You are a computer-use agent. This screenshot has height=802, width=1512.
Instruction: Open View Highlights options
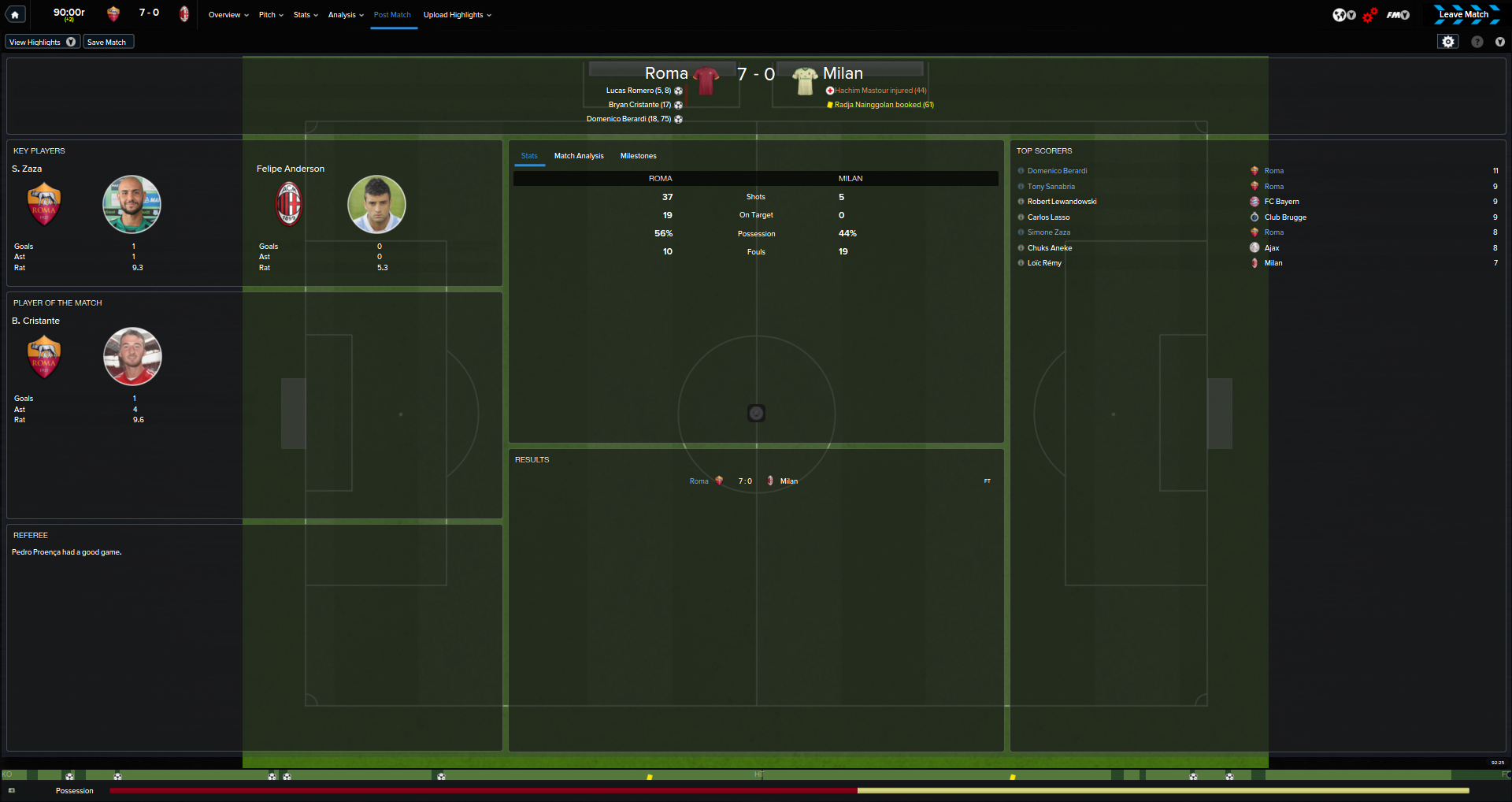click(43, 42)
